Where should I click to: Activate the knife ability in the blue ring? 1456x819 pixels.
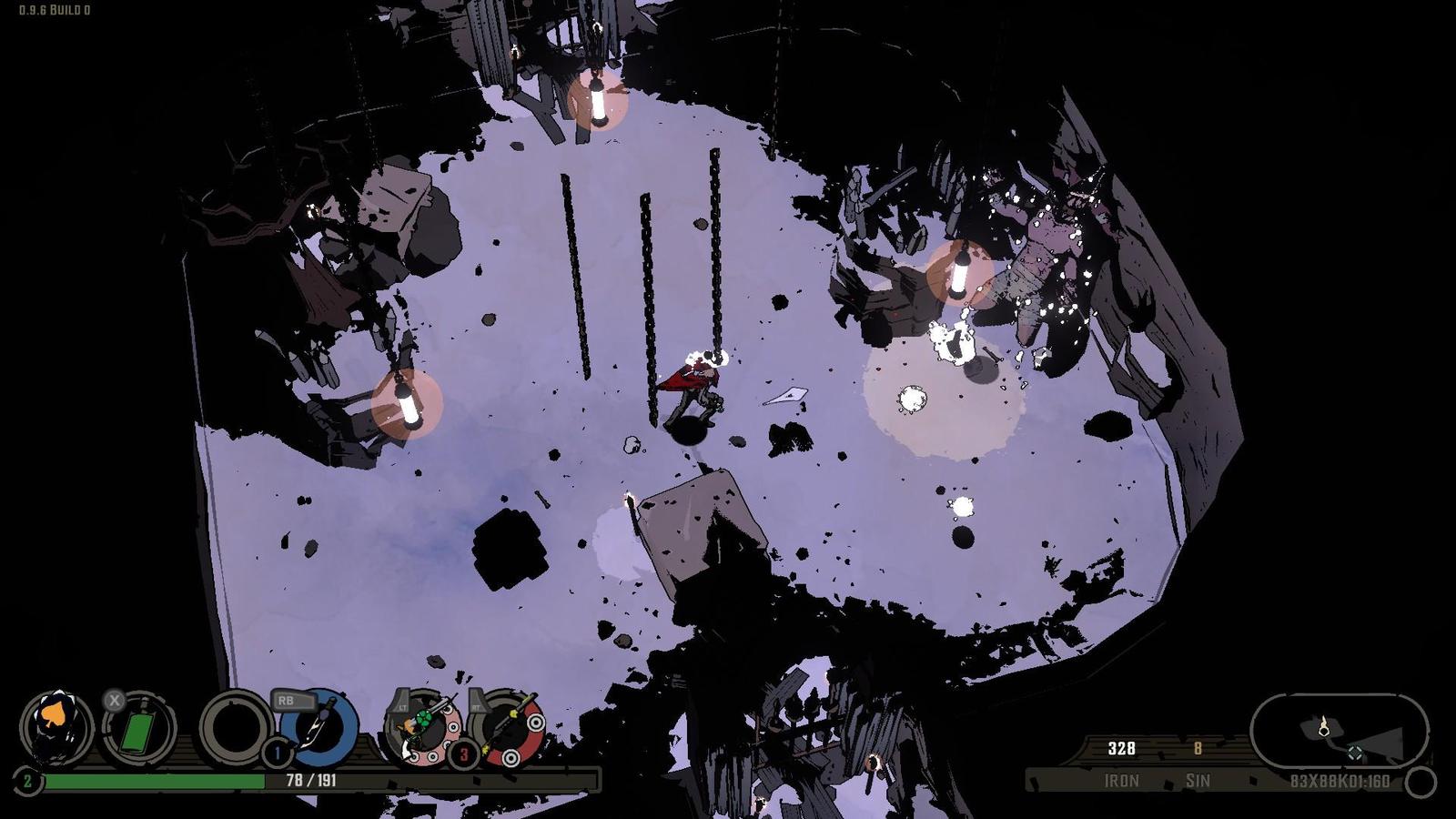pyautogui.click(x=318, y=728)
